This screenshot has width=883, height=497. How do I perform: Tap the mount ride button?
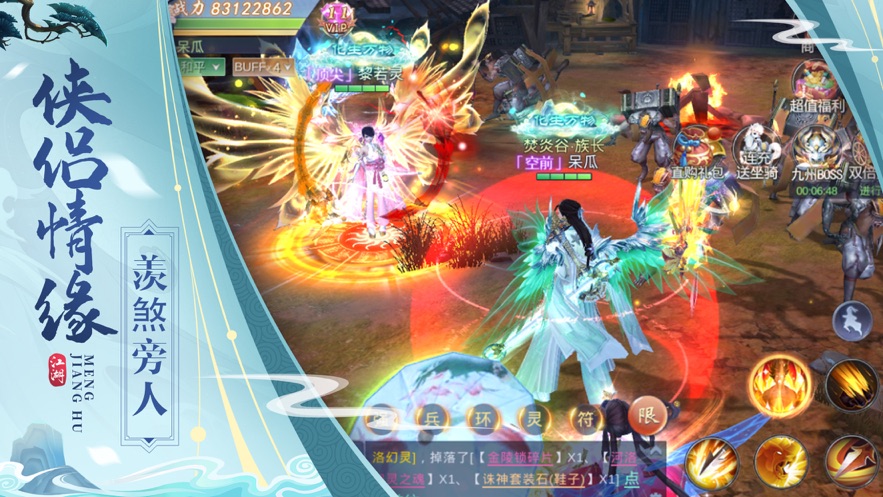[x=851, y=318]
